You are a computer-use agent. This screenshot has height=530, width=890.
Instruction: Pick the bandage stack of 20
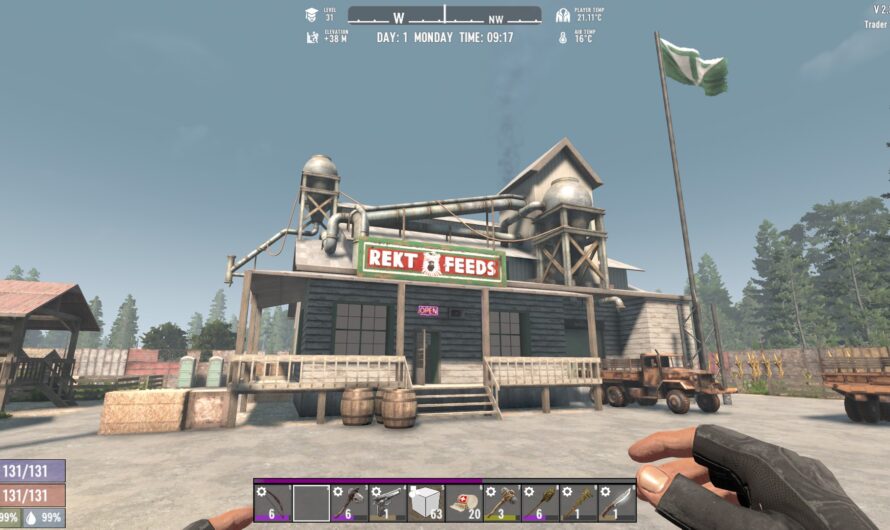pyautogui.click(x=463, y=502)
